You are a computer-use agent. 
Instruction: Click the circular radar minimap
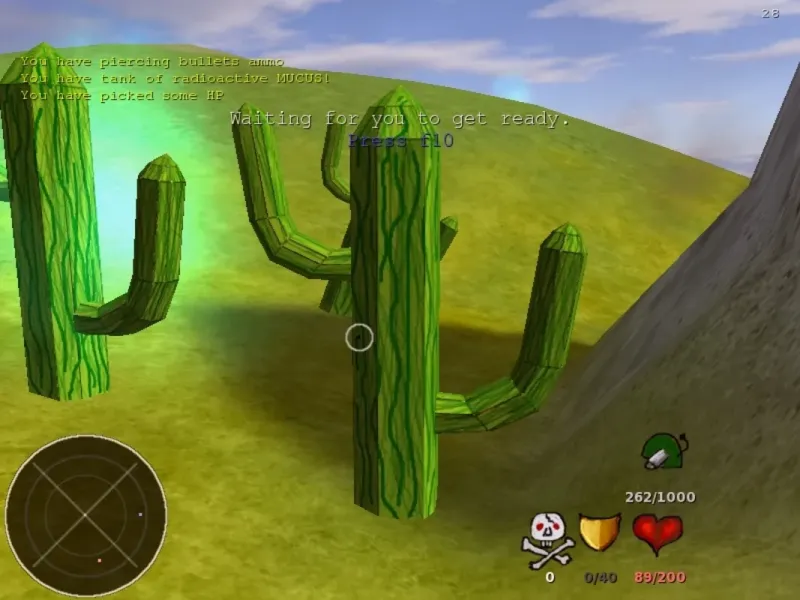[86, 515]
